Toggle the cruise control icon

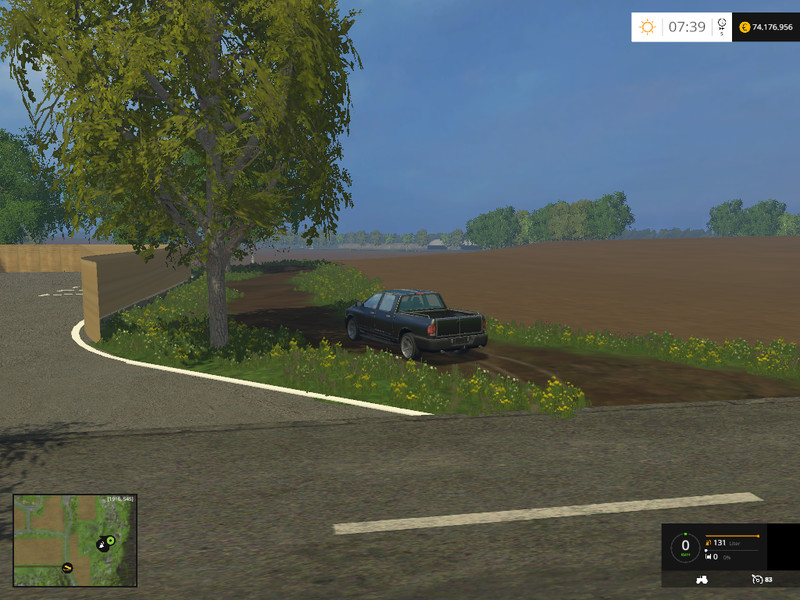click(756, 579)
